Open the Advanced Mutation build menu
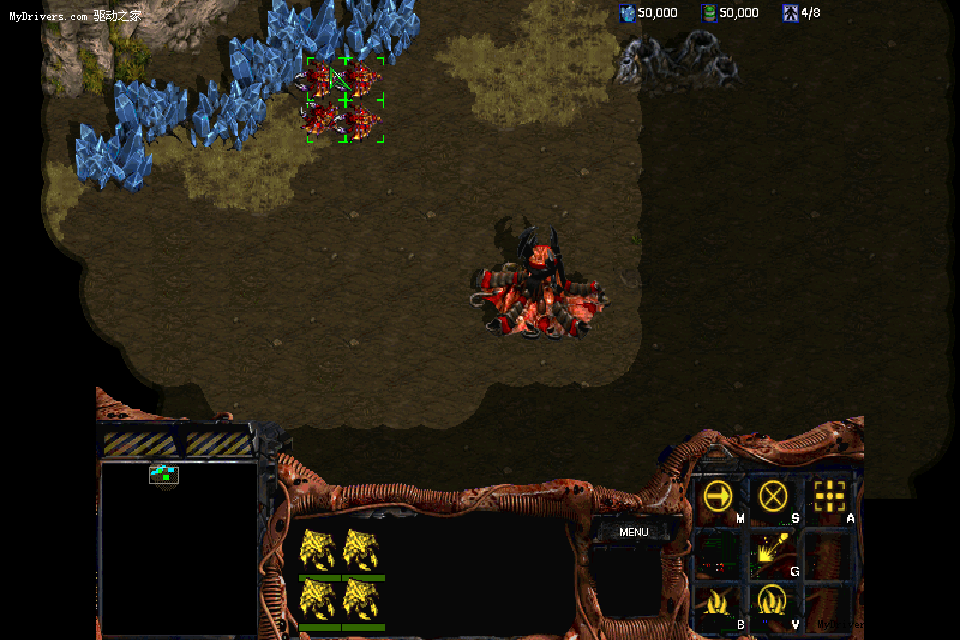 pyautogui.click(x=773, y=602)
